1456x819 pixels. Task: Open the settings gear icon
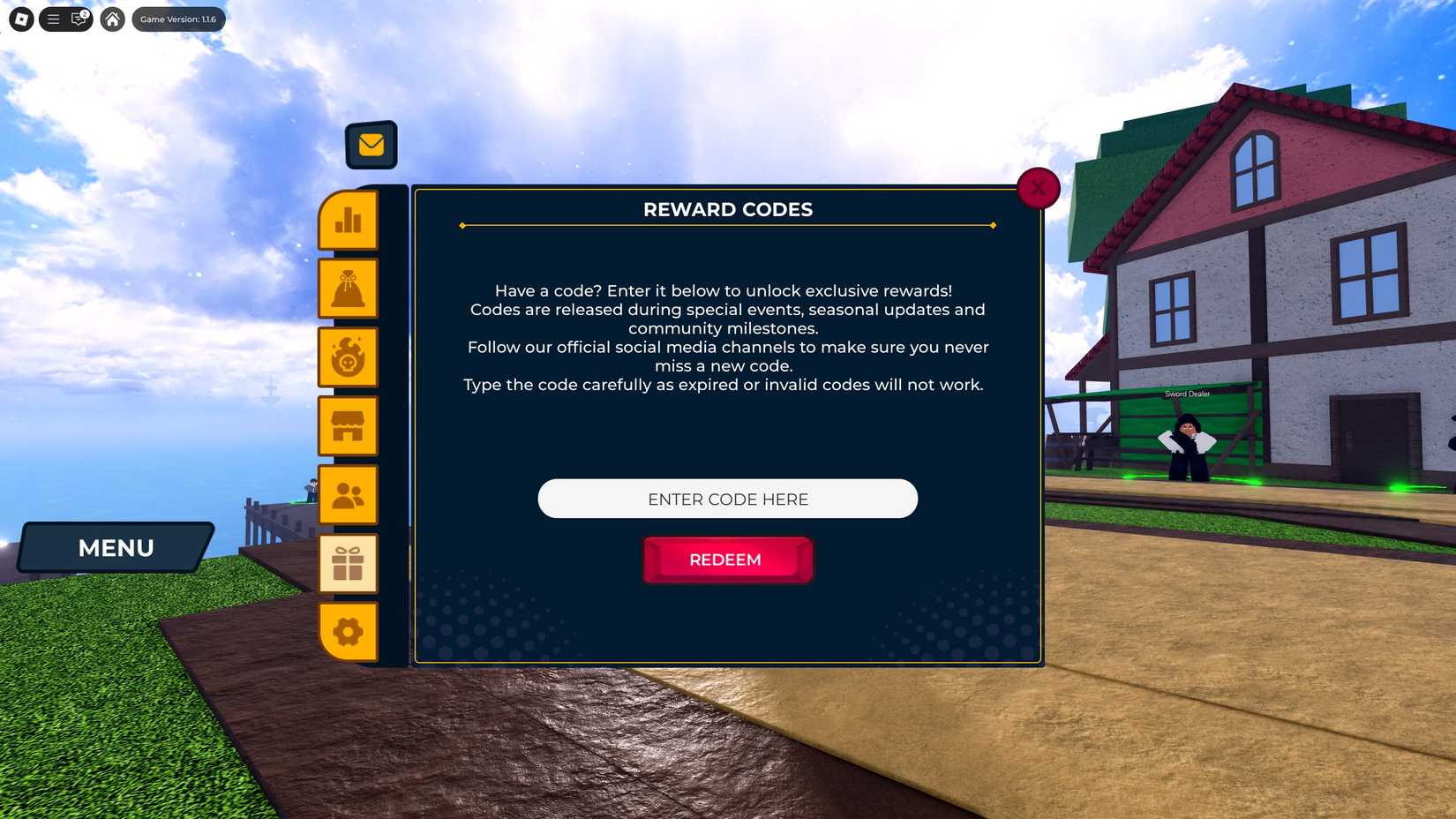[349, 632]
